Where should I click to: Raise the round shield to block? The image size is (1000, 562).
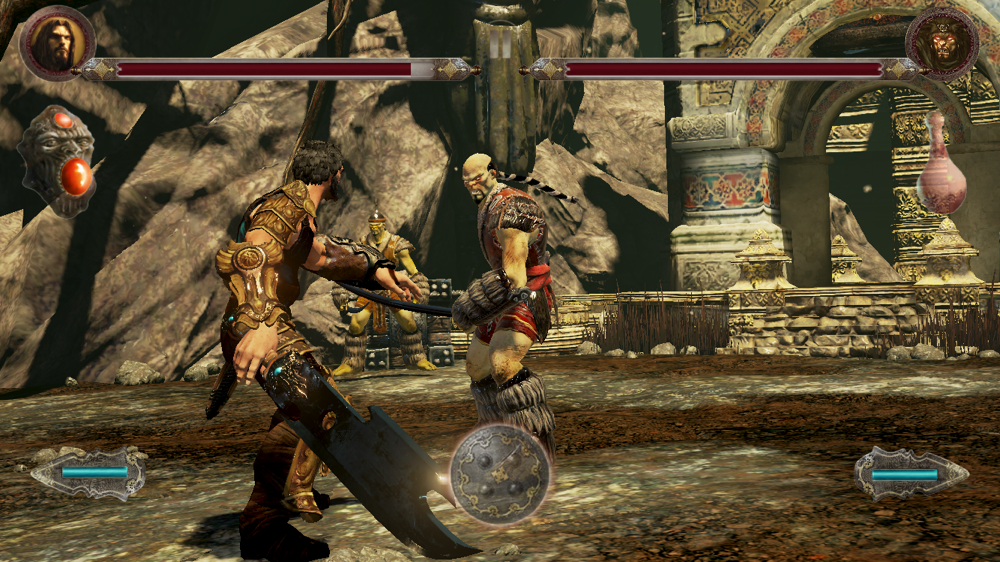499,474
